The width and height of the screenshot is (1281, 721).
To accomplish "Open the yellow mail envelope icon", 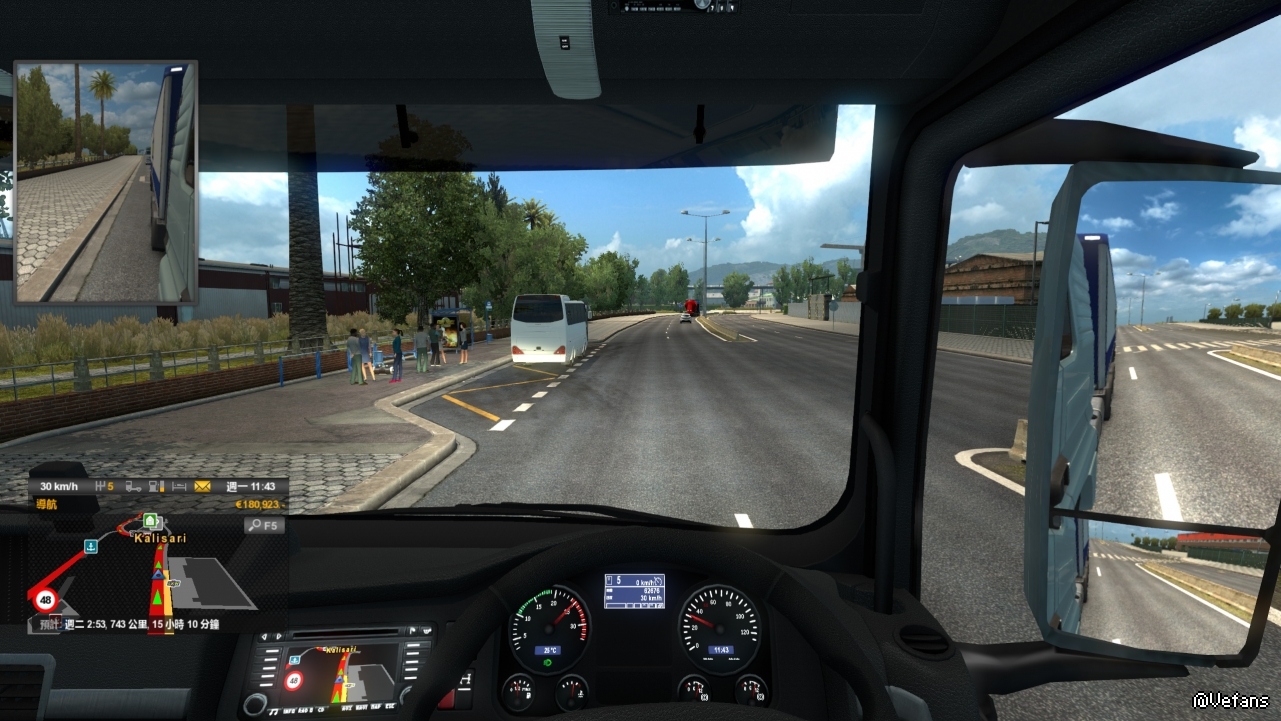I will click(203, 487).
